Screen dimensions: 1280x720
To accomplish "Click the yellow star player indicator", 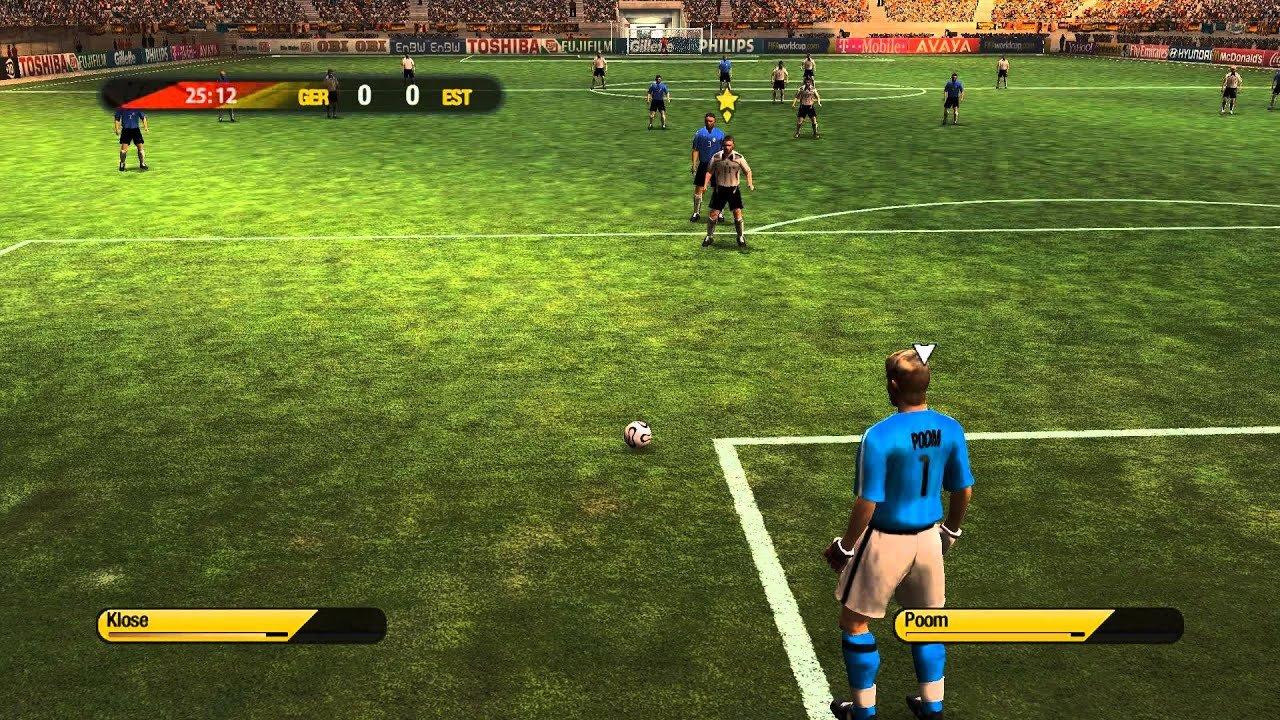I will tap(727, 102).
